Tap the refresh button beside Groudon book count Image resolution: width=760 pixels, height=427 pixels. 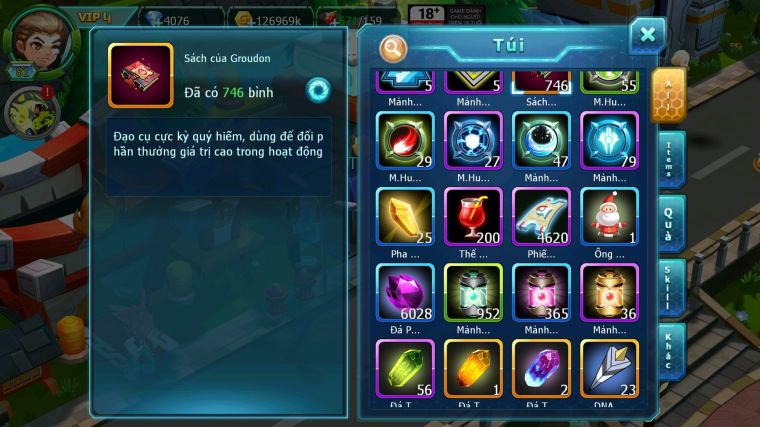[x=318, y=88]
